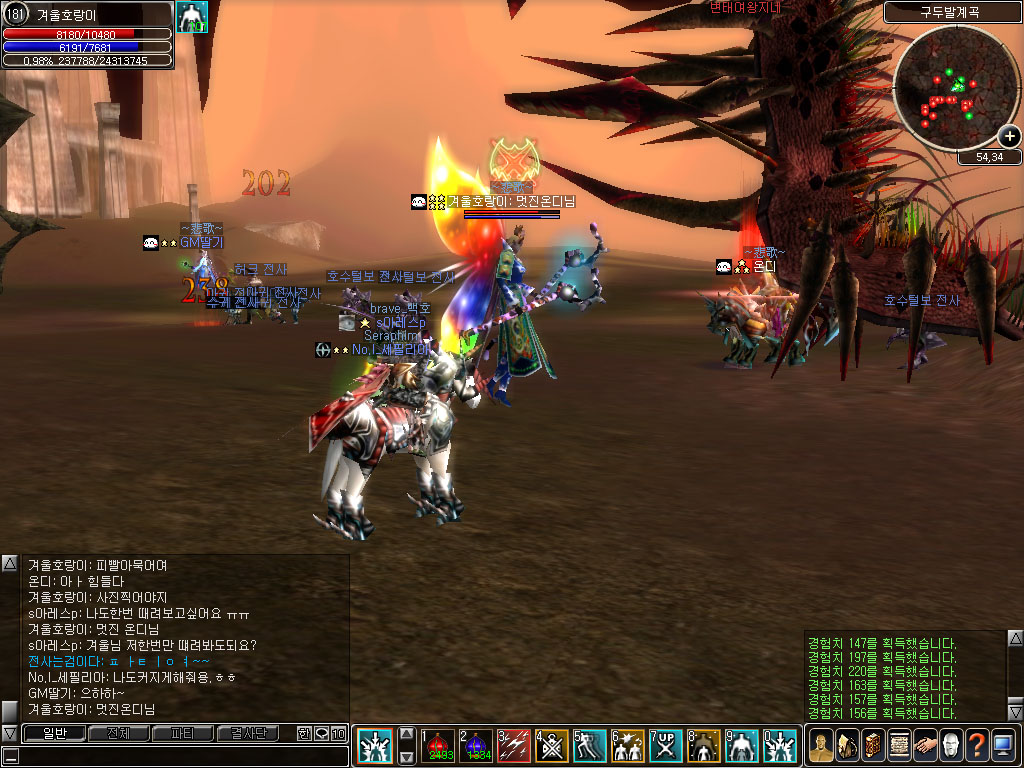Trigger the UP crossed swords buff skill

coord(666,745)
